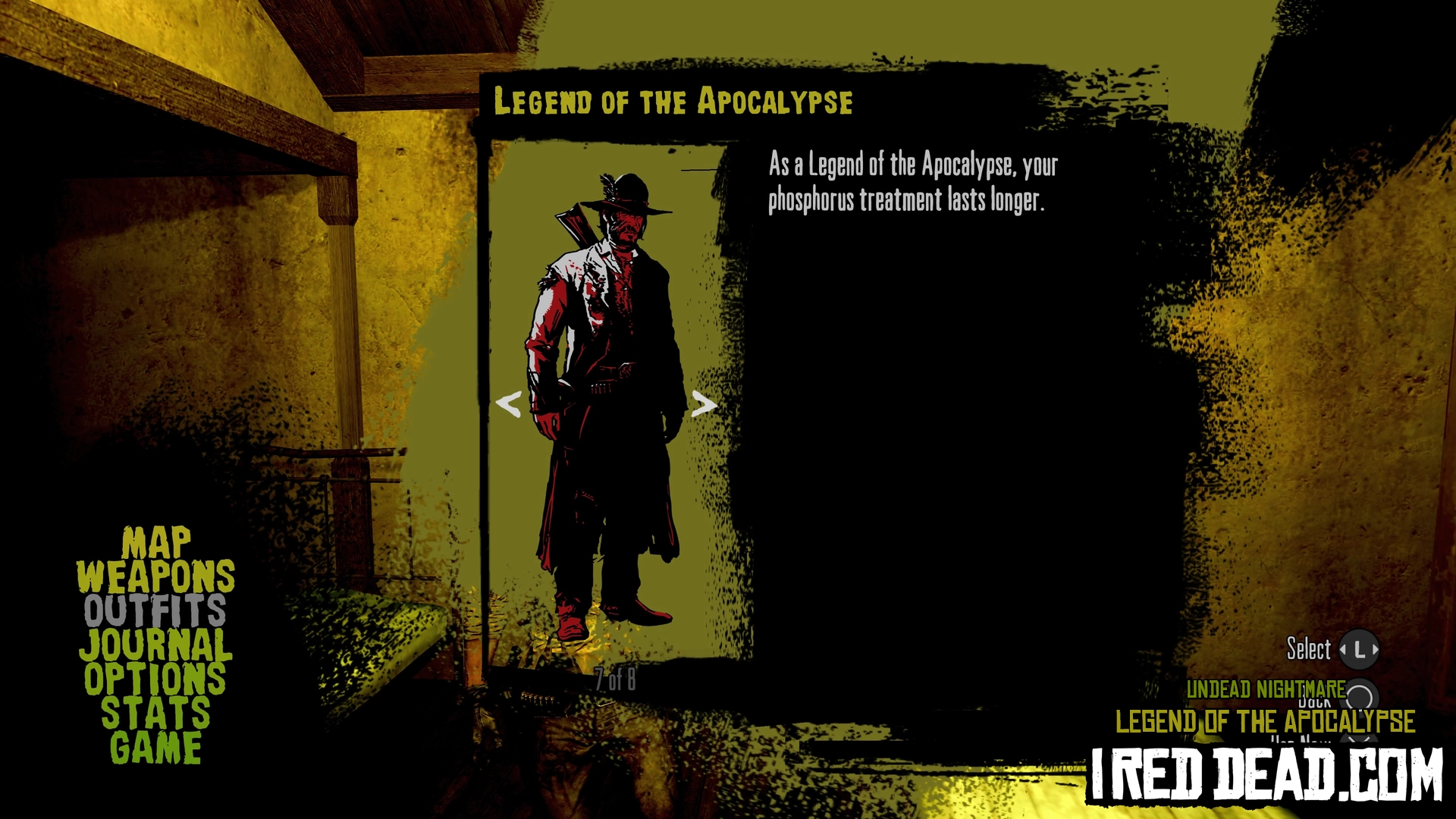Go to the Options menu

tap(155, 679)
